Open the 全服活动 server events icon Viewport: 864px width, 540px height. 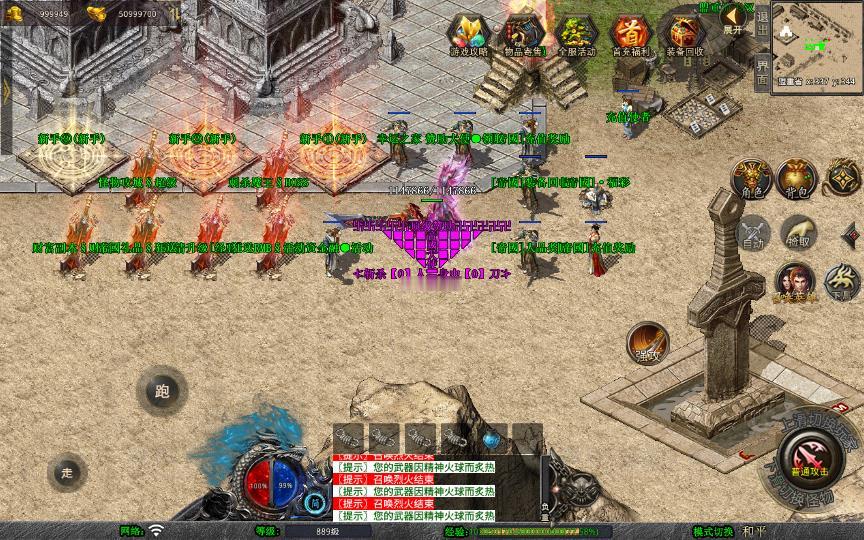(576, 35)
